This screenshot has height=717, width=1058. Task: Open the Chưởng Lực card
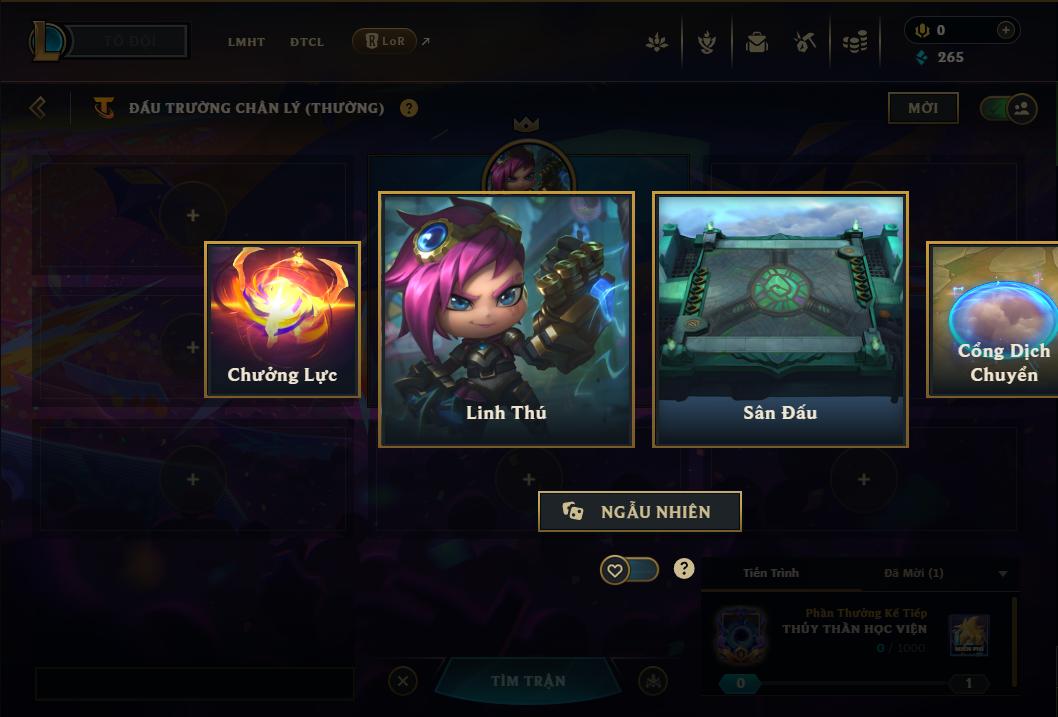click(282, 319)
